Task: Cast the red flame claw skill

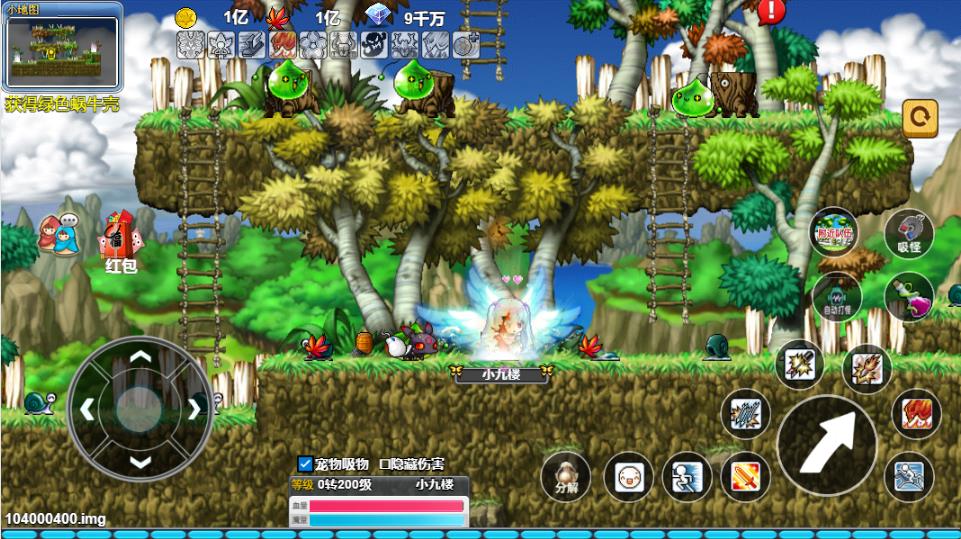Action: click(914, 413)
